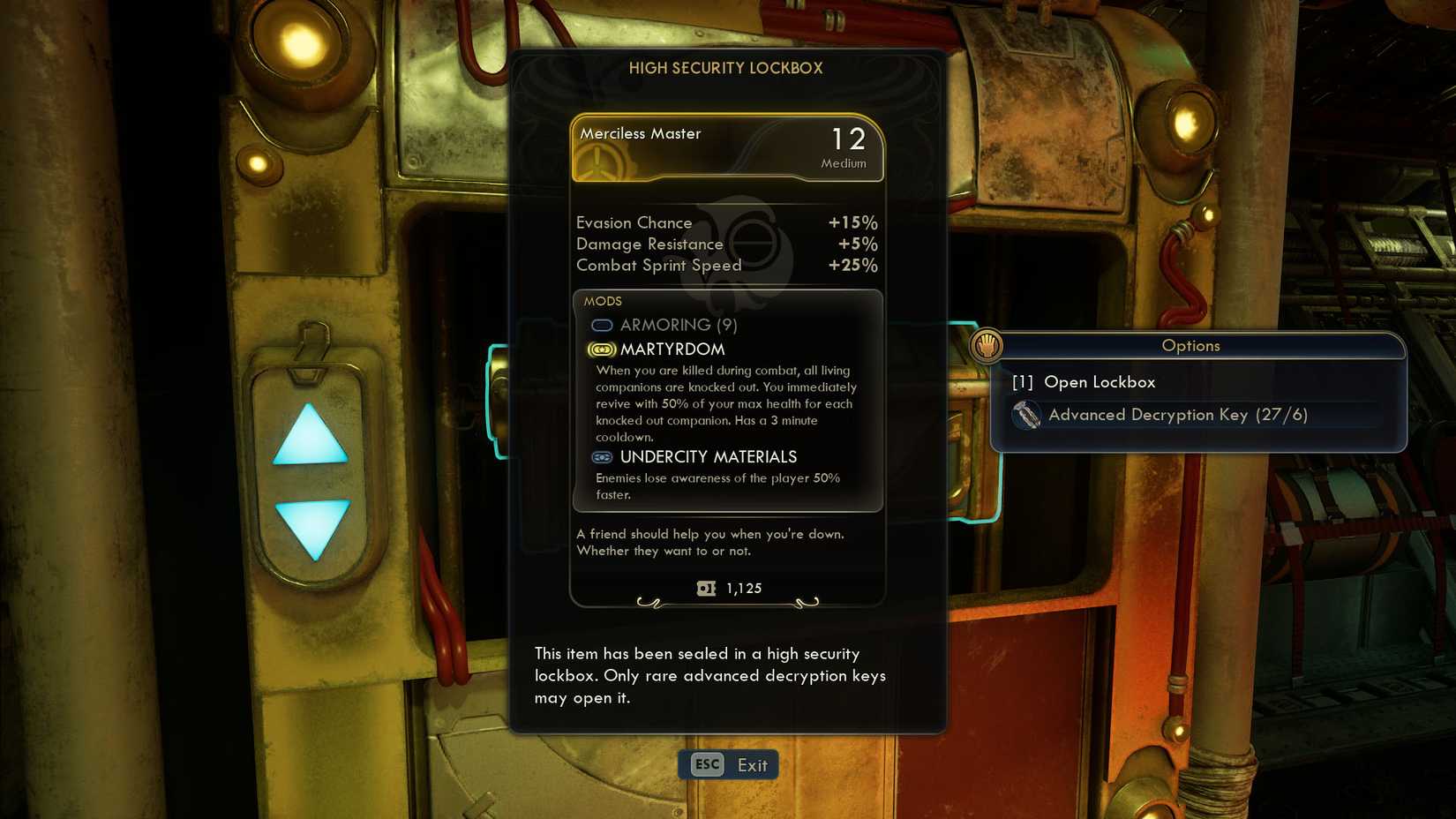1456x819 pixels.
Task: Collapse the HIGH SECURITY LOCKBOX detail card
Action: 727,68
